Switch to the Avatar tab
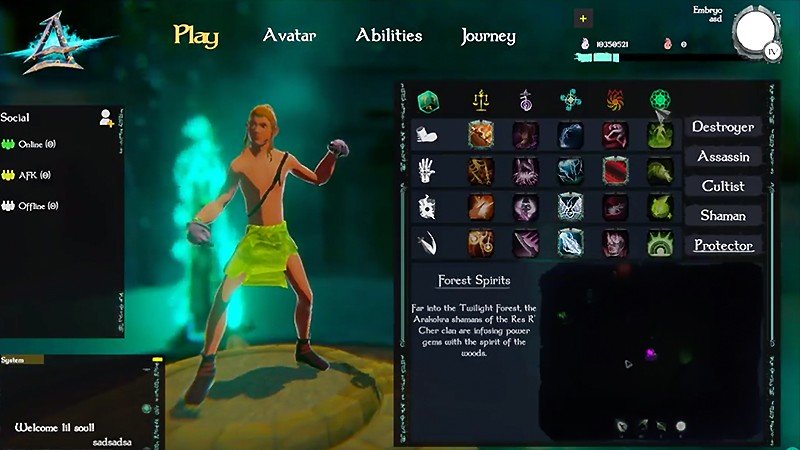 289,36
